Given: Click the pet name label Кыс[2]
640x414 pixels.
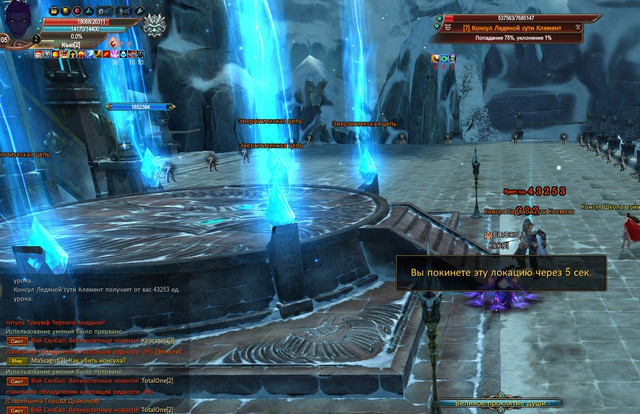Looking at the screenshot, I should pos(68,45).
